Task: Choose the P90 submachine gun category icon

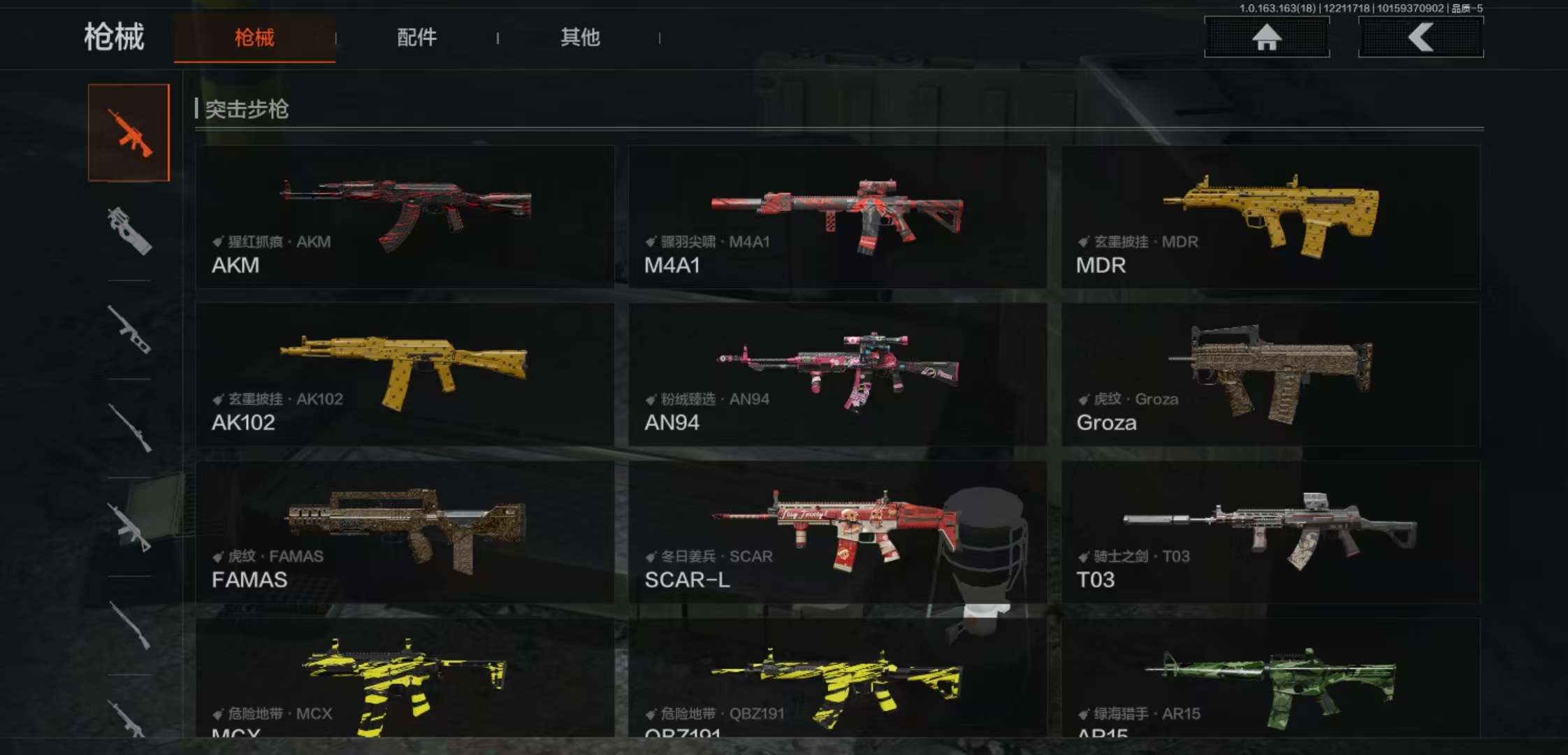Action: pos(129,231)
